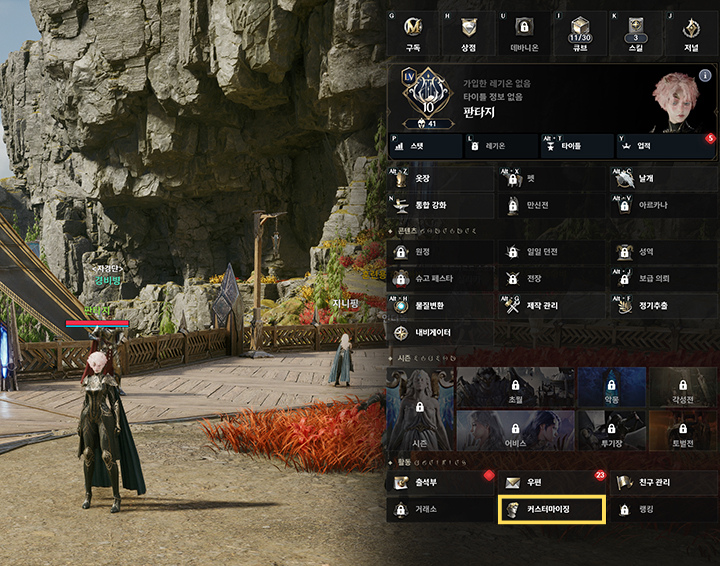Open the 스킬 skills menu
720x566 pixels.
[x=634, y=33]
